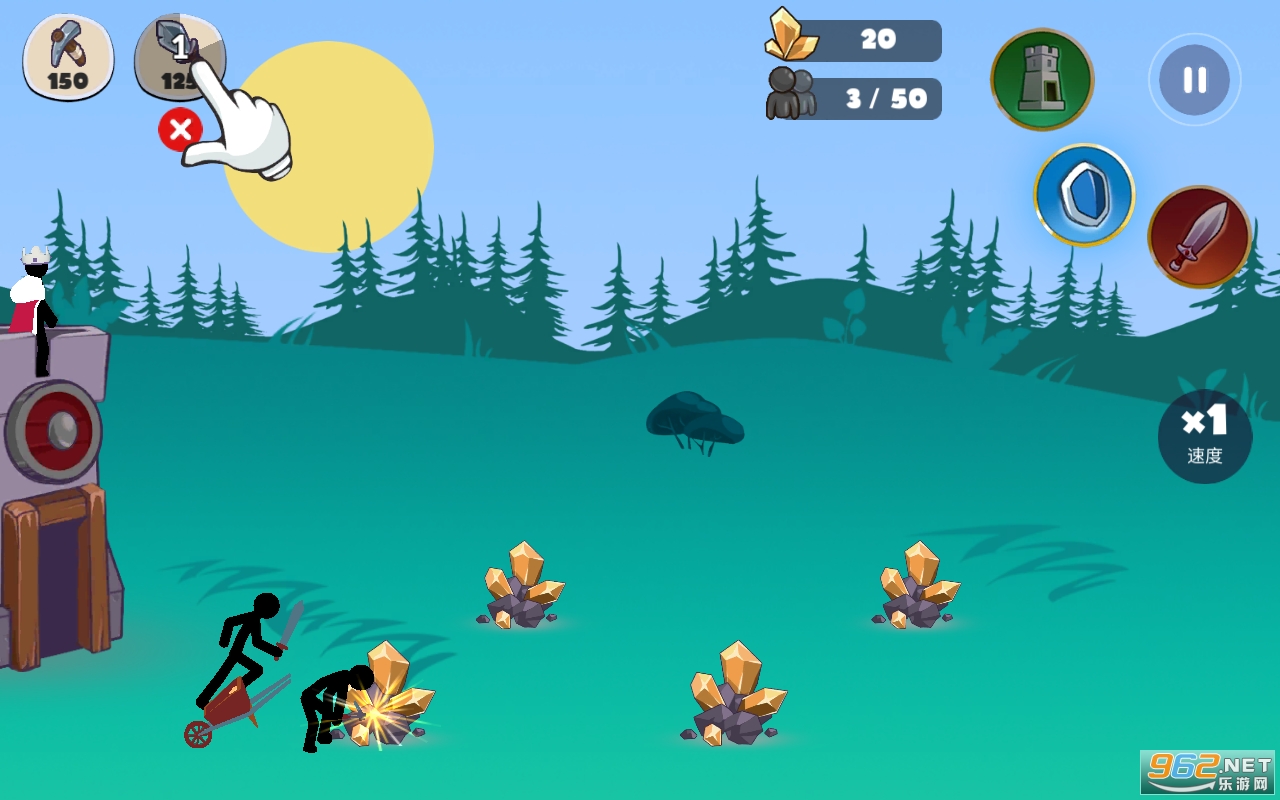
Task: Select the red sword attack command
Action: coord(1198,237)
